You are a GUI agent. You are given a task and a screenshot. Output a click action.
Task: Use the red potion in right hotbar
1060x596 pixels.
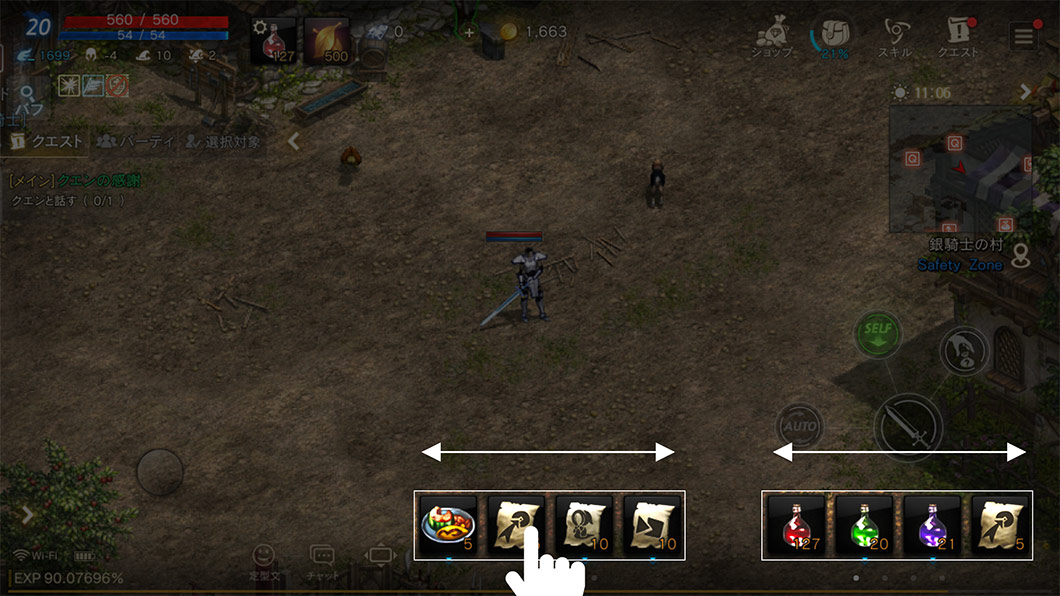[x=796, y=524]
